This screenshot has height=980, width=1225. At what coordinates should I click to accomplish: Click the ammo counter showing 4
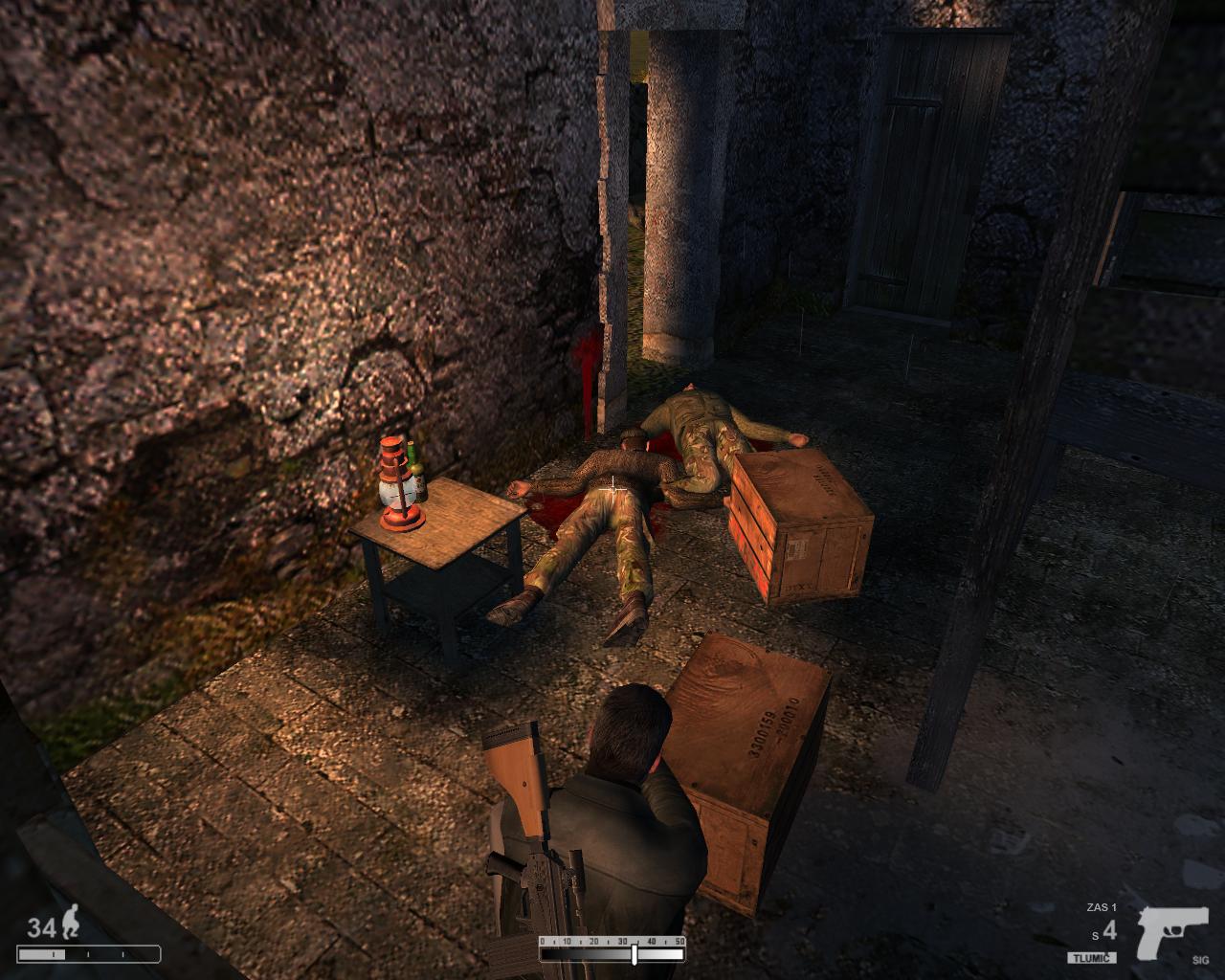[x=1110, y=930]
